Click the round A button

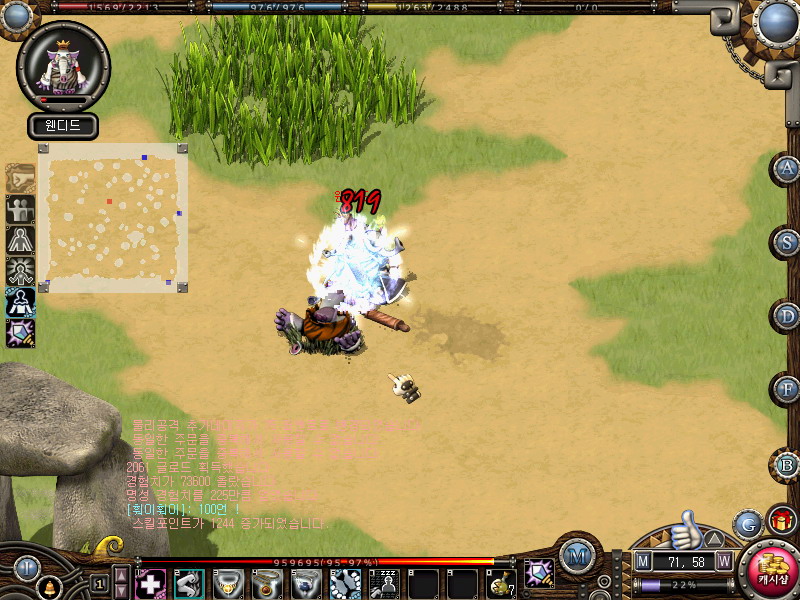pyautogui.click(x=788, y=169)
